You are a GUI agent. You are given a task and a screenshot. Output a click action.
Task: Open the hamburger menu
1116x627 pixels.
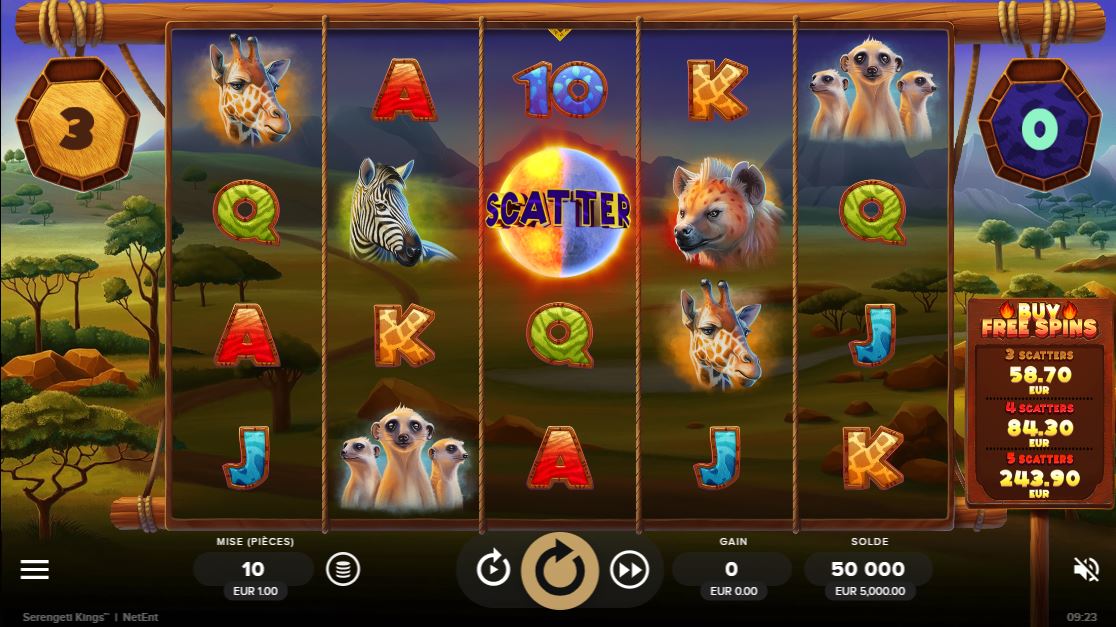[35, 569]
